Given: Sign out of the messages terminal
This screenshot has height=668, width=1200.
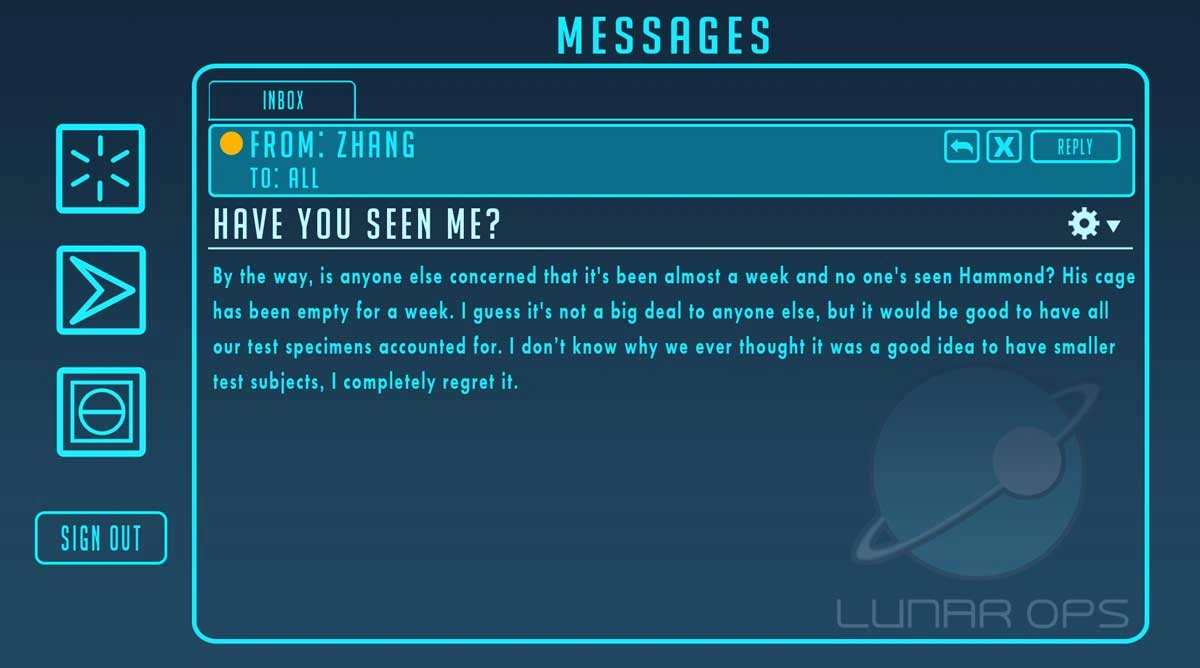Looking at the screenshot, I should [x=101, y=538].
